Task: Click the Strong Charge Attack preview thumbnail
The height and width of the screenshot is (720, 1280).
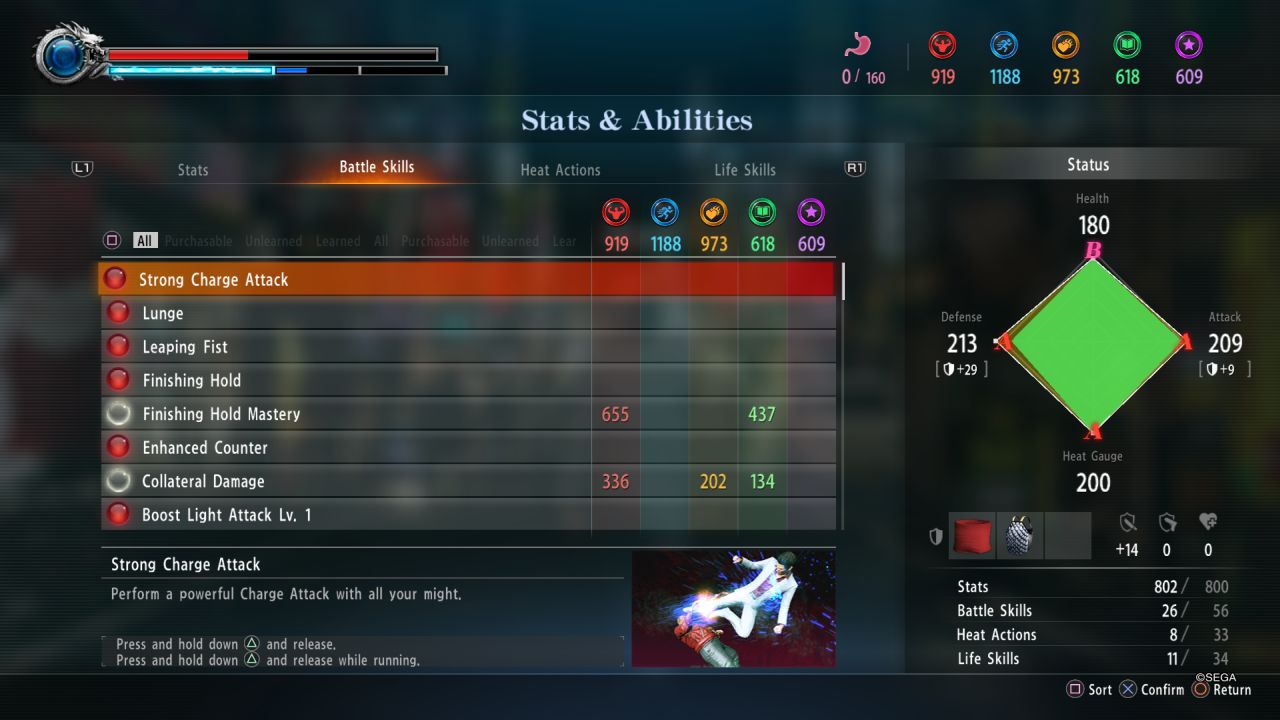Action: pos(733,608)
